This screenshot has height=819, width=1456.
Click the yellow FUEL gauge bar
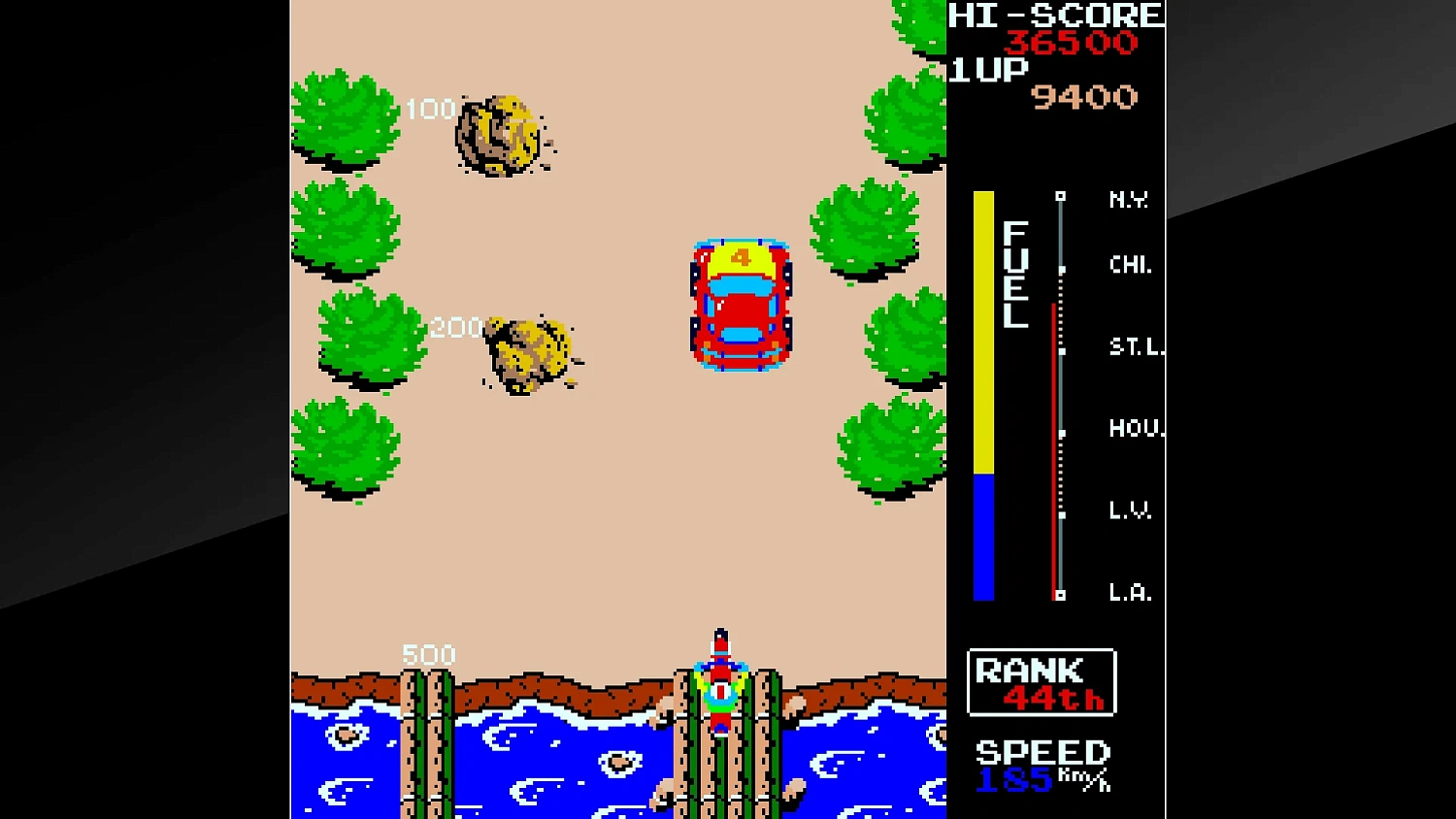tap(984, 330)
